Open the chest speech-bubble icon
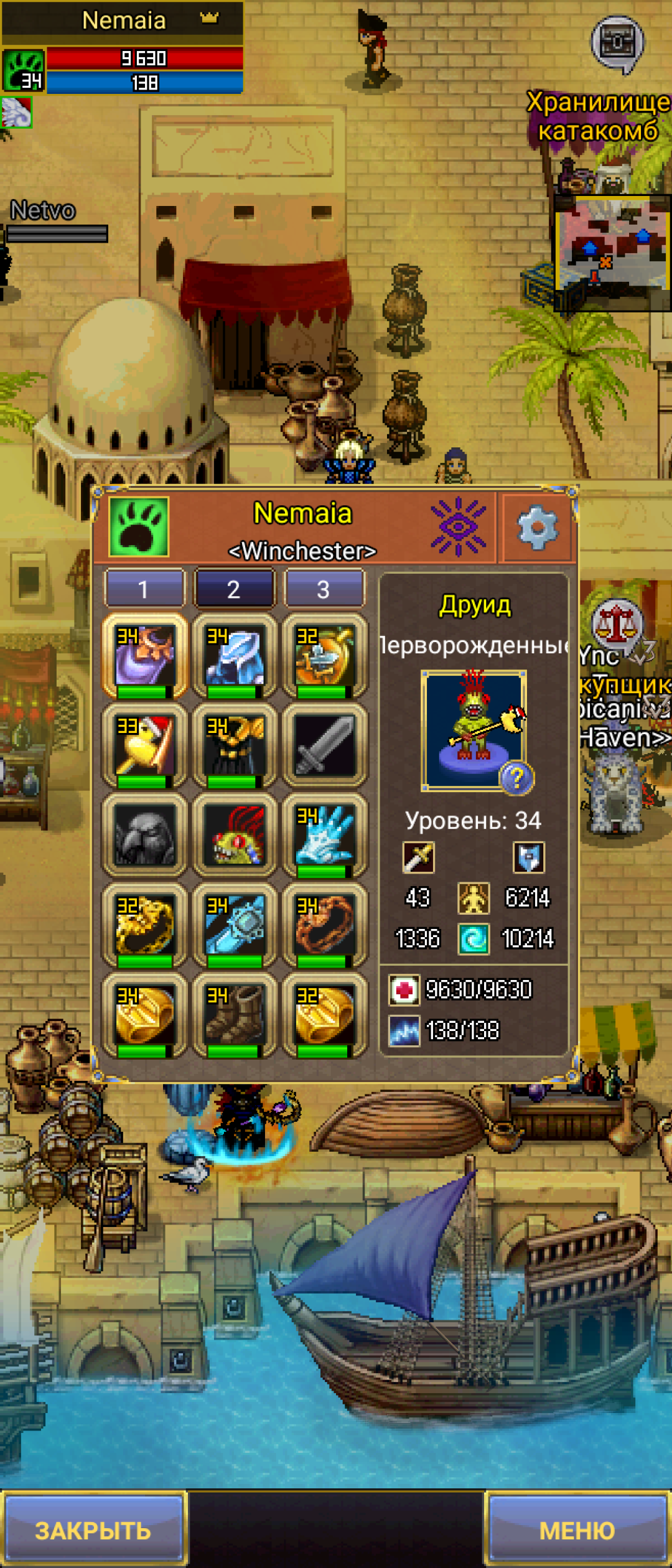The height and width of the screenshot is (1568, 672). pyautogui.click(x=617, y=44)
